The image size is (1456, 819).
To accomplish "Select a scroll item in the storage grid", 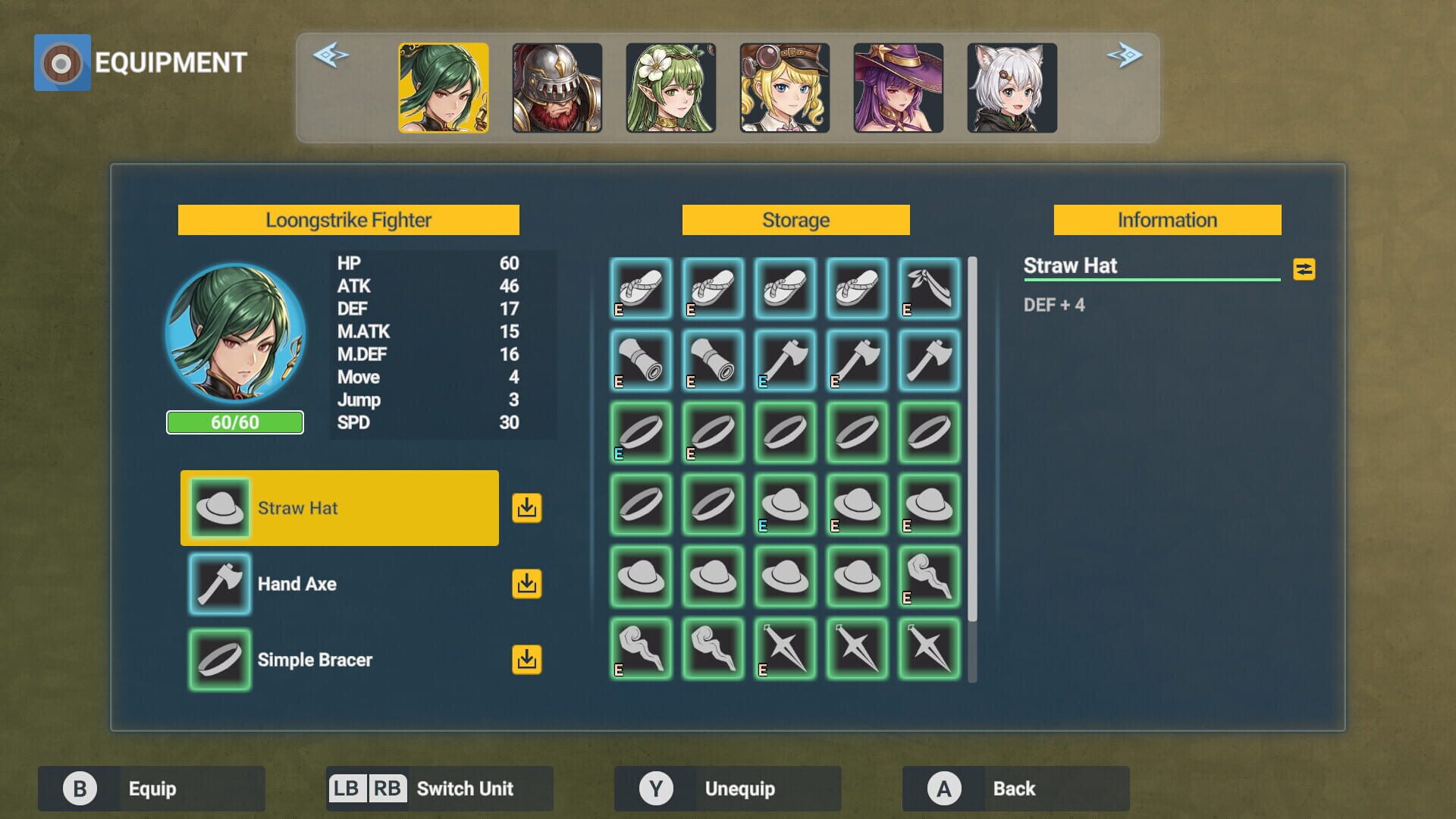I will [639, 362].
